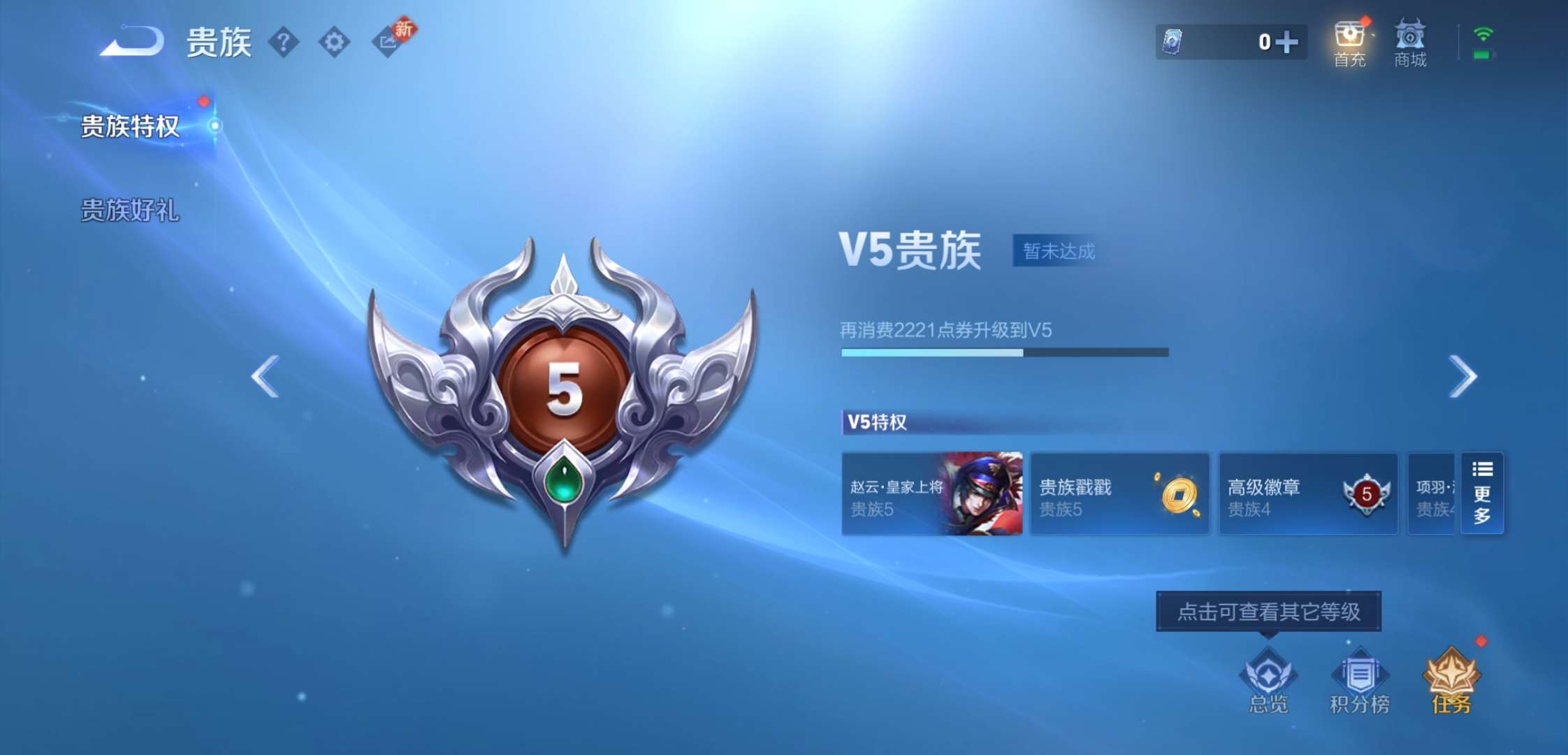1568x755 pixels.
Task: Open the 高级徽章 privilege card
Action: pos(1307,494)
